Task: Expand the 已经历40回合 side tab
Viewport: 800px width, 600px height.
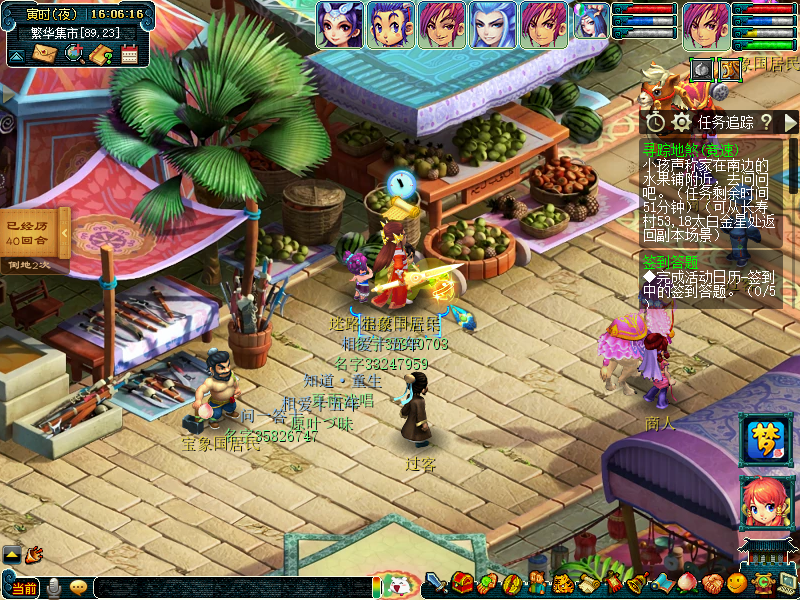Action: pos(65,233)
